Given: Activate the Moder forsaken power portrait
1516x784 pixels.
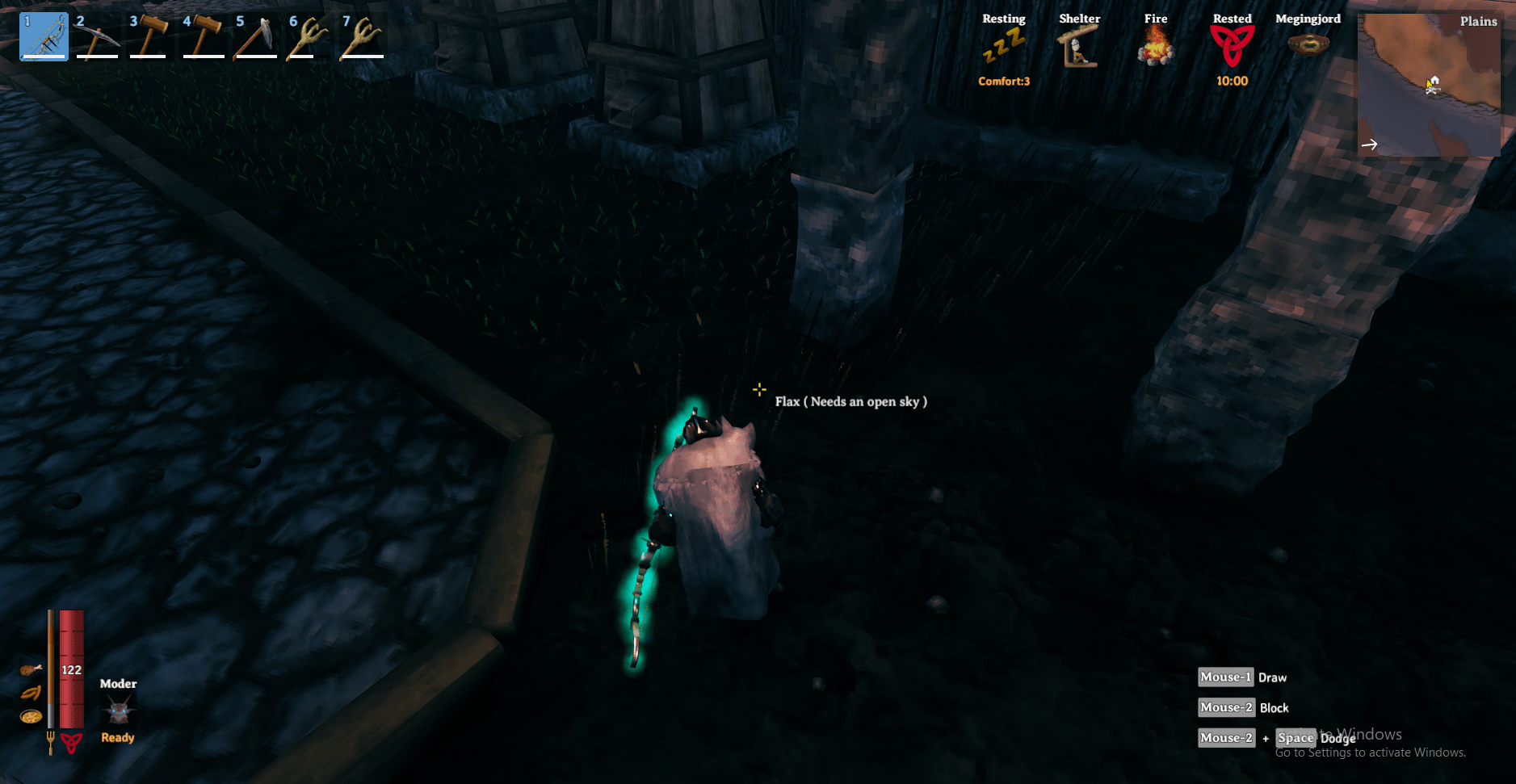Looking at the screenshot, I should [x=119, y=711].
